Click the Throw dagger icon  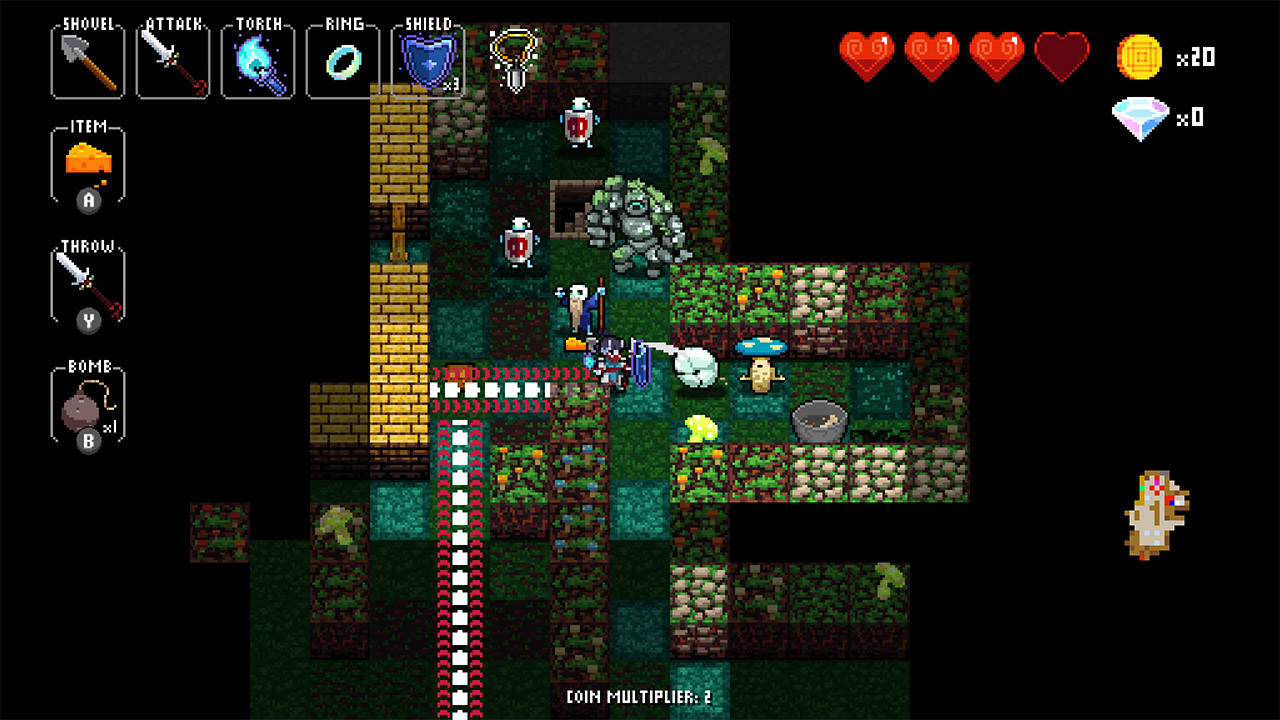click(x=86, y=285)
